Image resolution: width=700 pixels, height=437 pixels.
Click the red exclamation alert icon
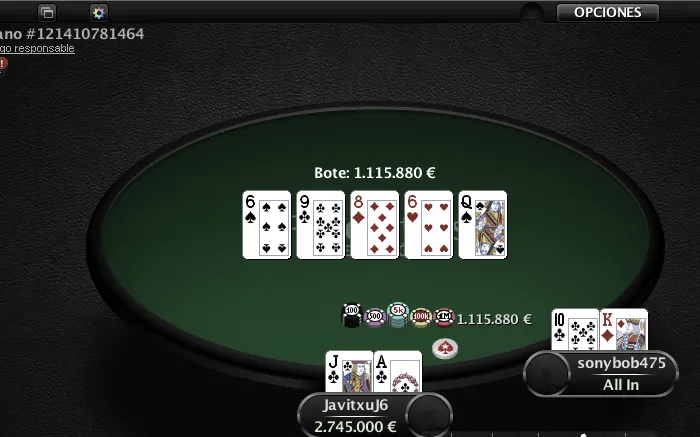click(3, 64)
